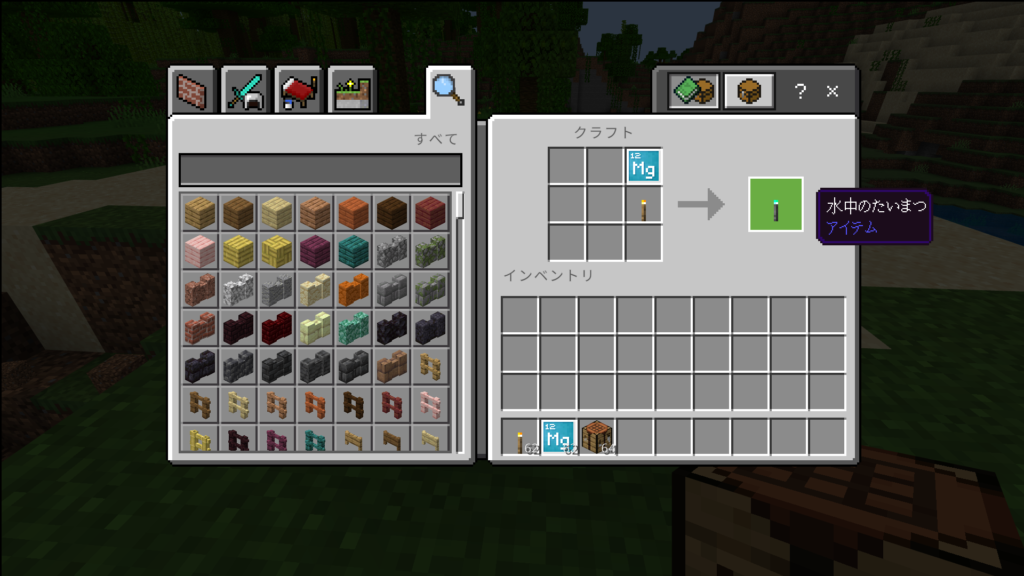Take the underwater torch from the output slot
This screenshot has height=576, width=1024.
(775, 204)
